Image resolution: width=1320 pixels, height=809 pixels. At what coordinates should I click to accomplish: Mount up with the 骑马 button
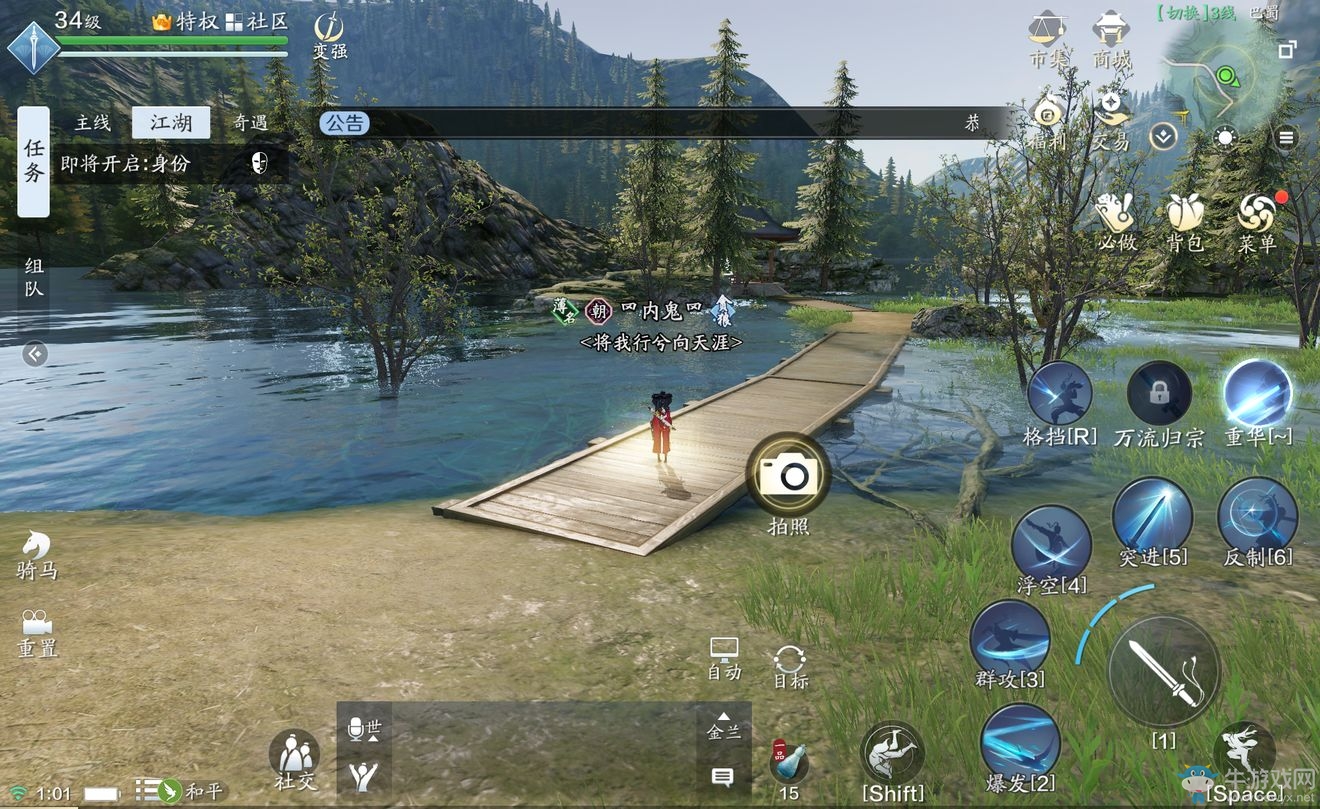tap(35, 553)
